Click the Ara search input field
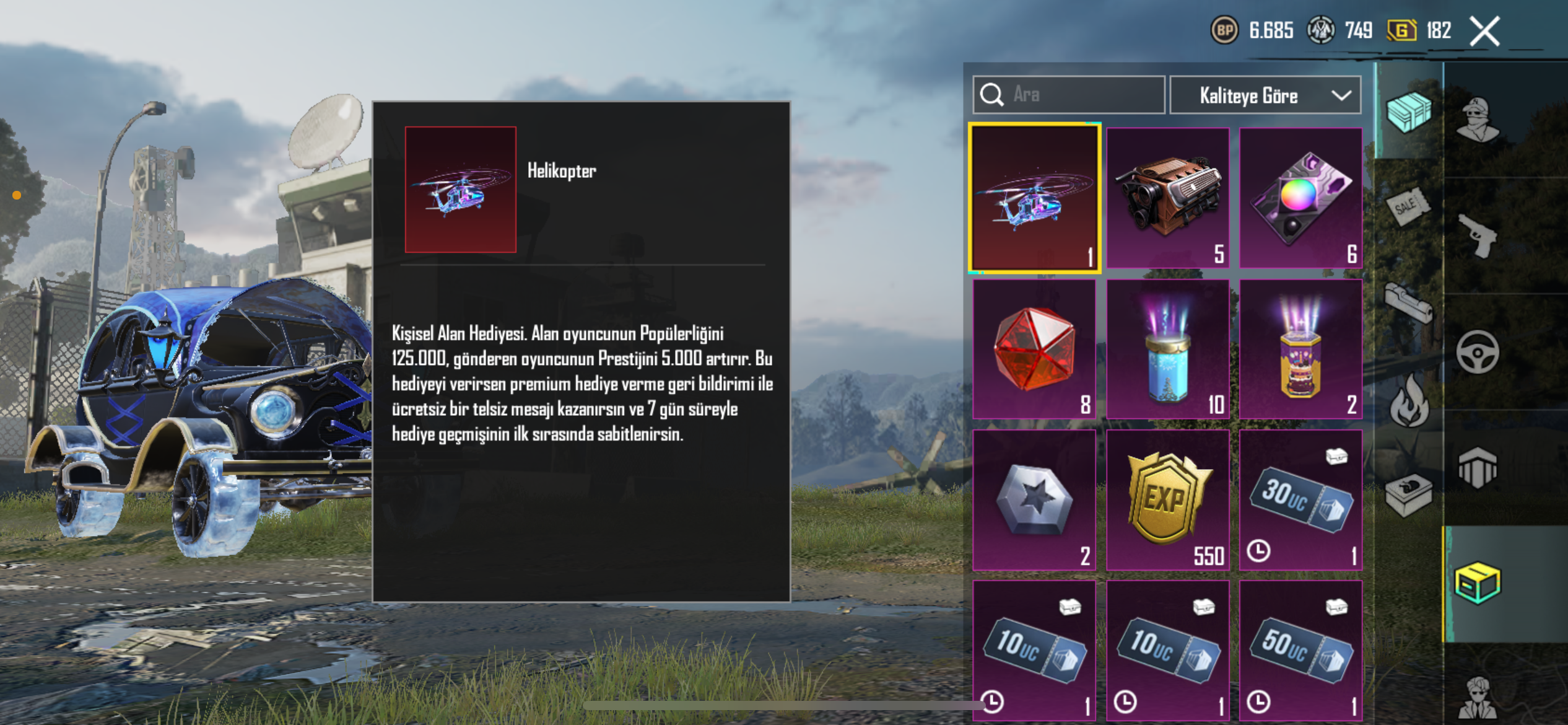1568x725 pixels. click(x=1068, y=95)
